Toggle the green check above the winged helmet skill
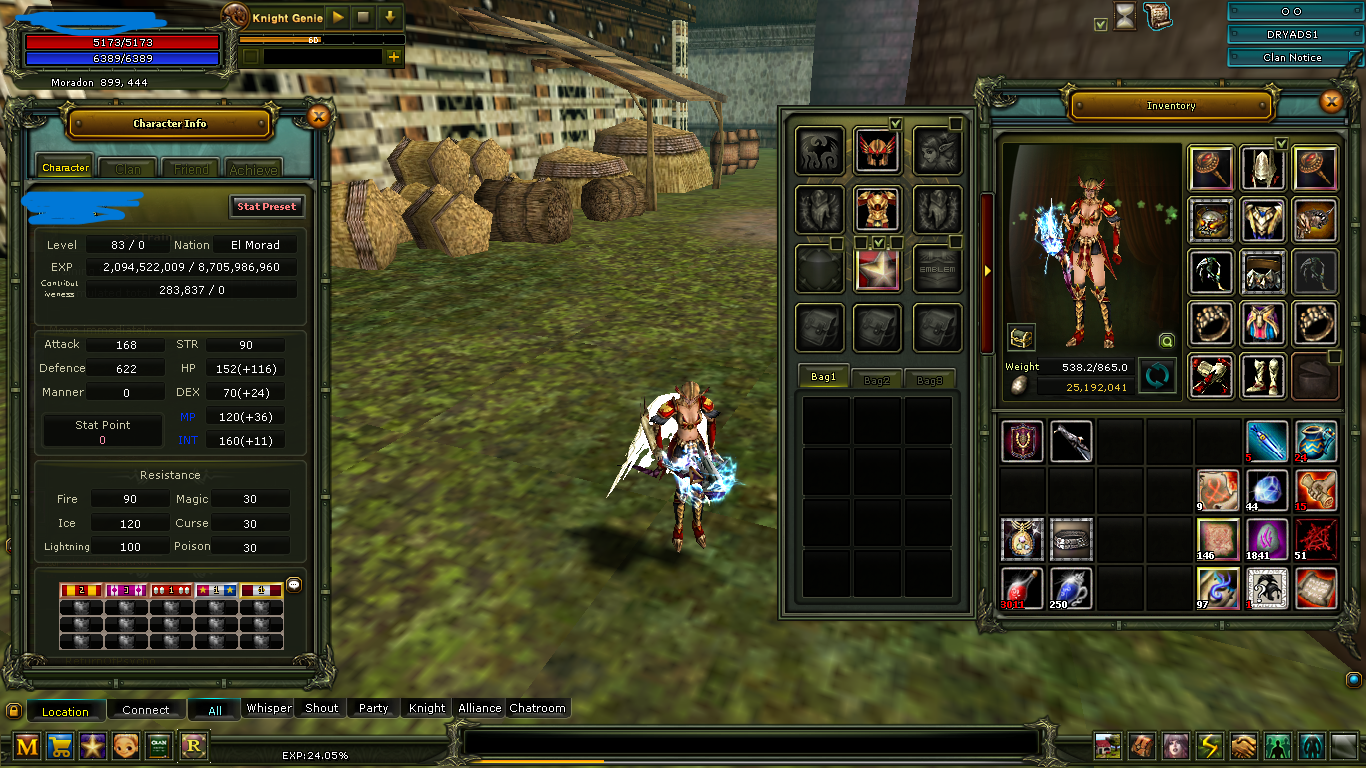The height and width of the screenshot is (768, 1366). pos(897,122)
